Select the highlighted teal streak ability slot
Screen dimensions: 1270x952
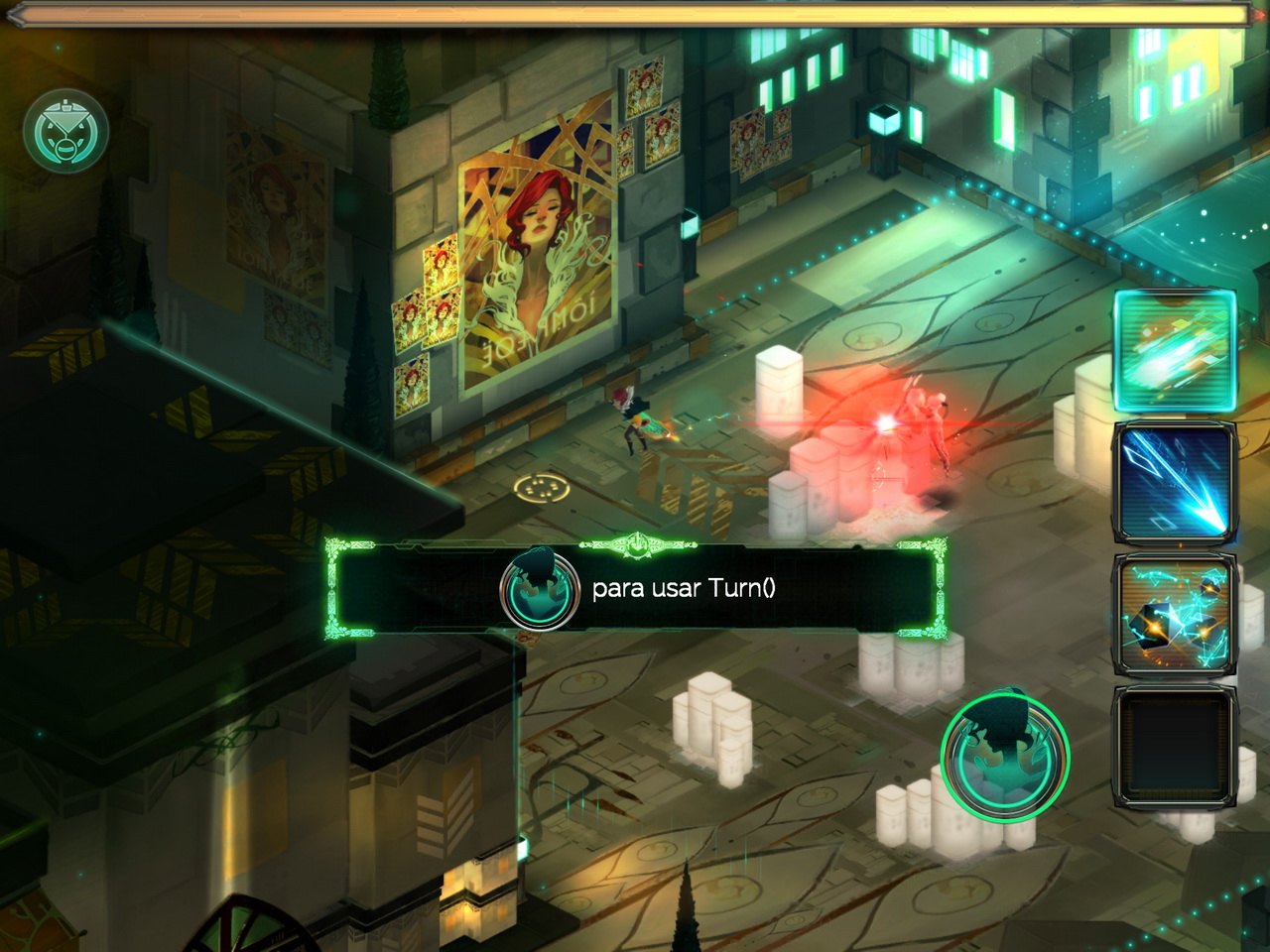[1175, 350]
